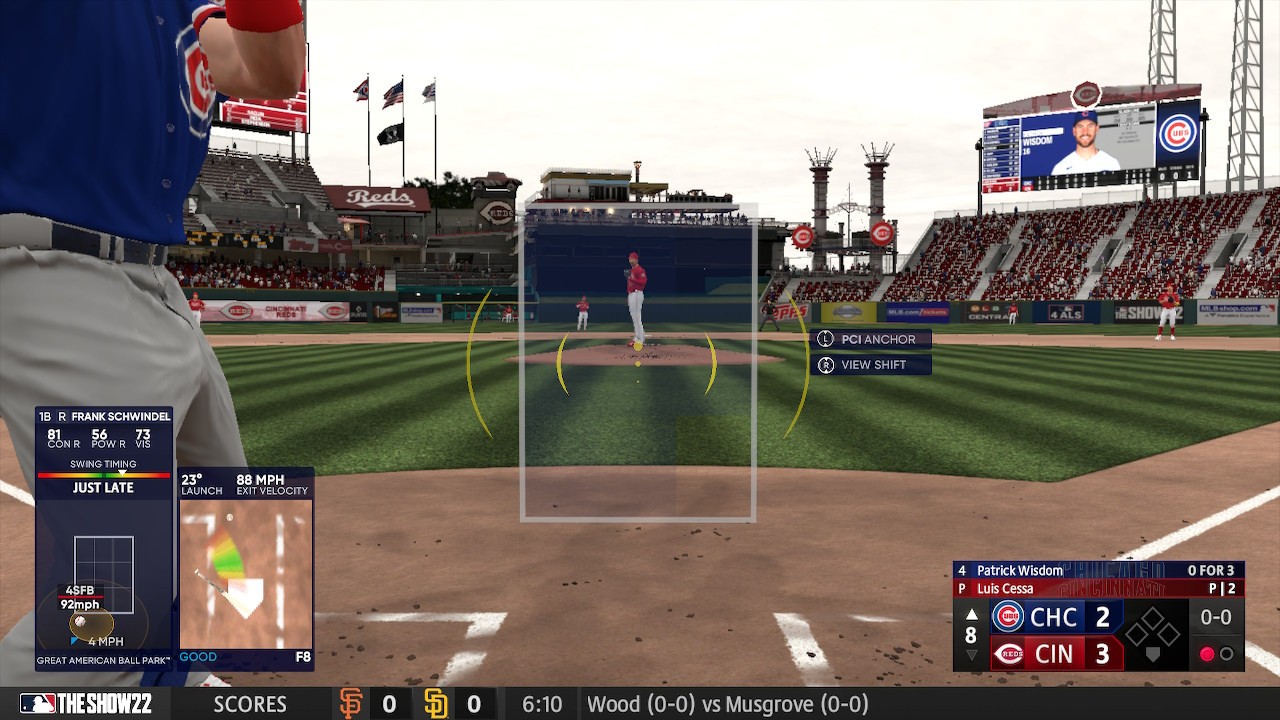Click the SCORES label in the ticker
1280x720 pixels.
[248, 704]
